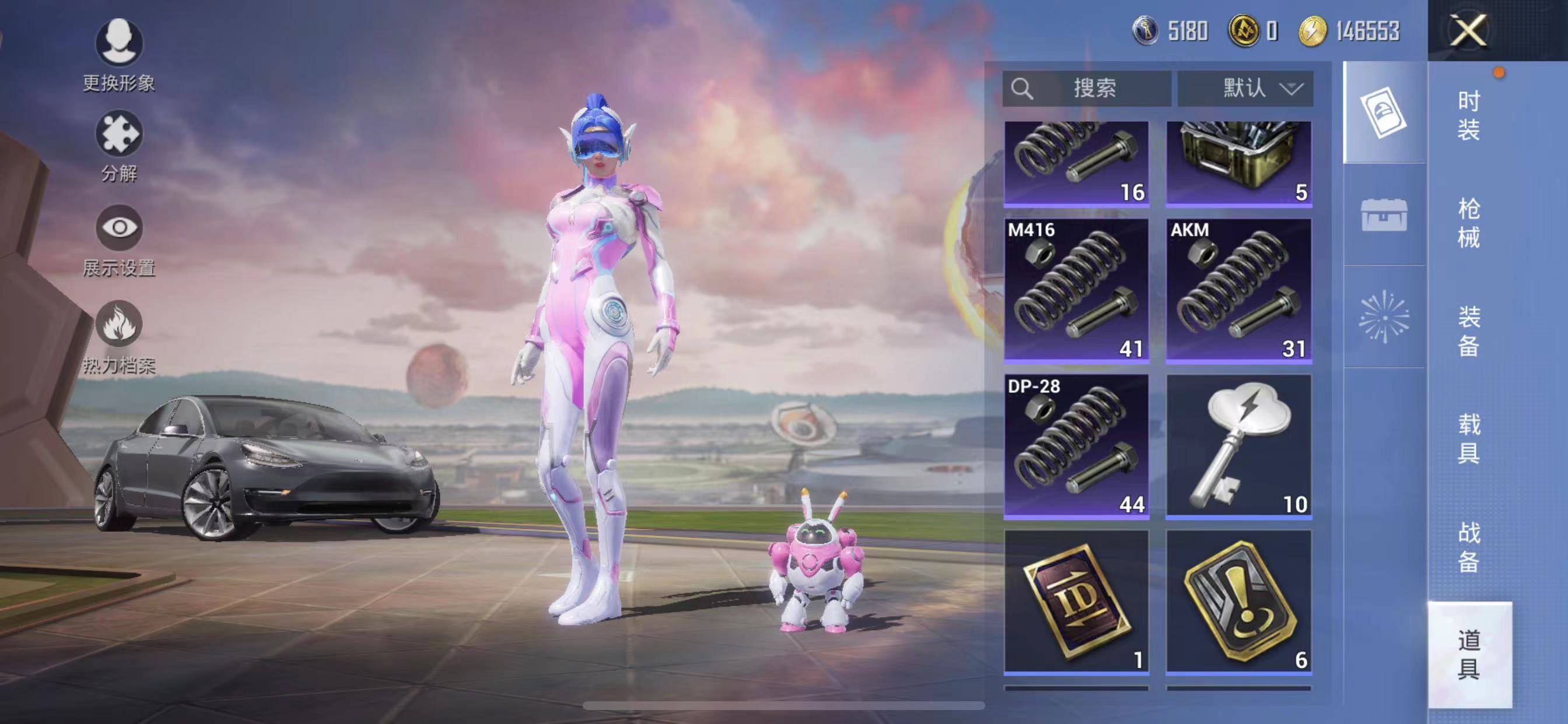Open the 更换形象 change avatar option

(120, 55)
